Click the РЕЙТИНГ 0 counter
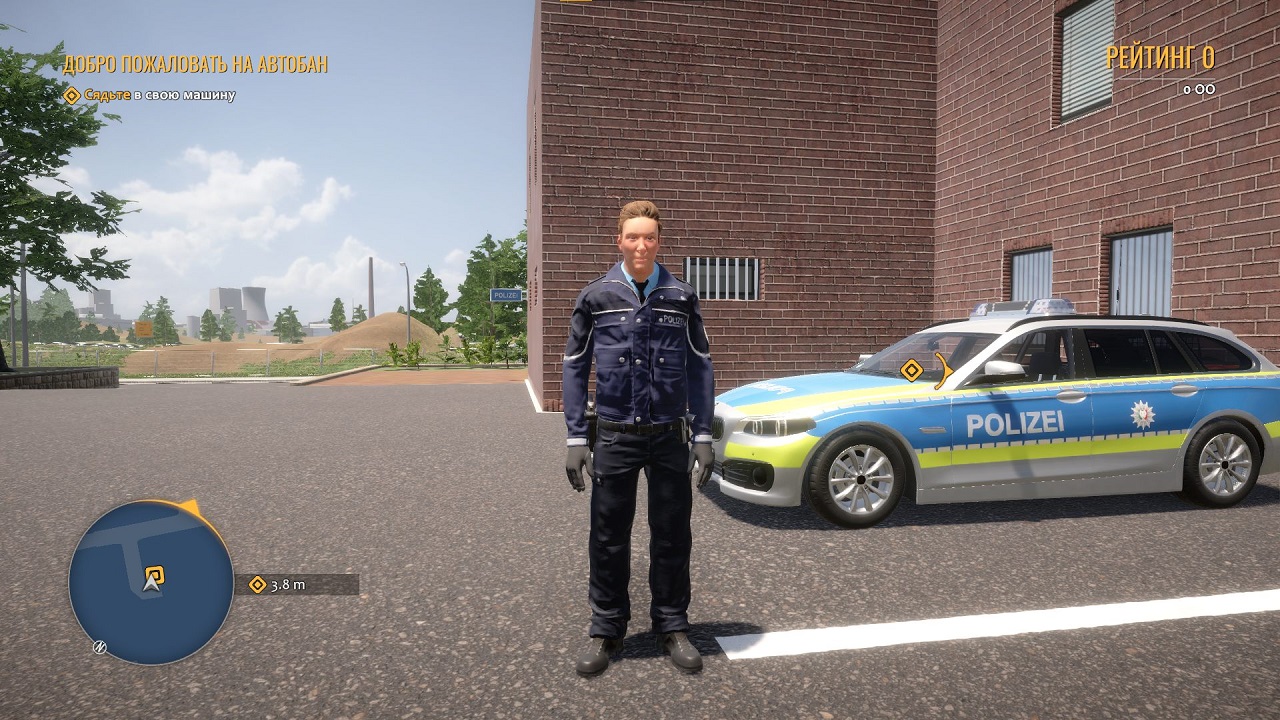The image size is (1280, 720). coord(1162,60)
